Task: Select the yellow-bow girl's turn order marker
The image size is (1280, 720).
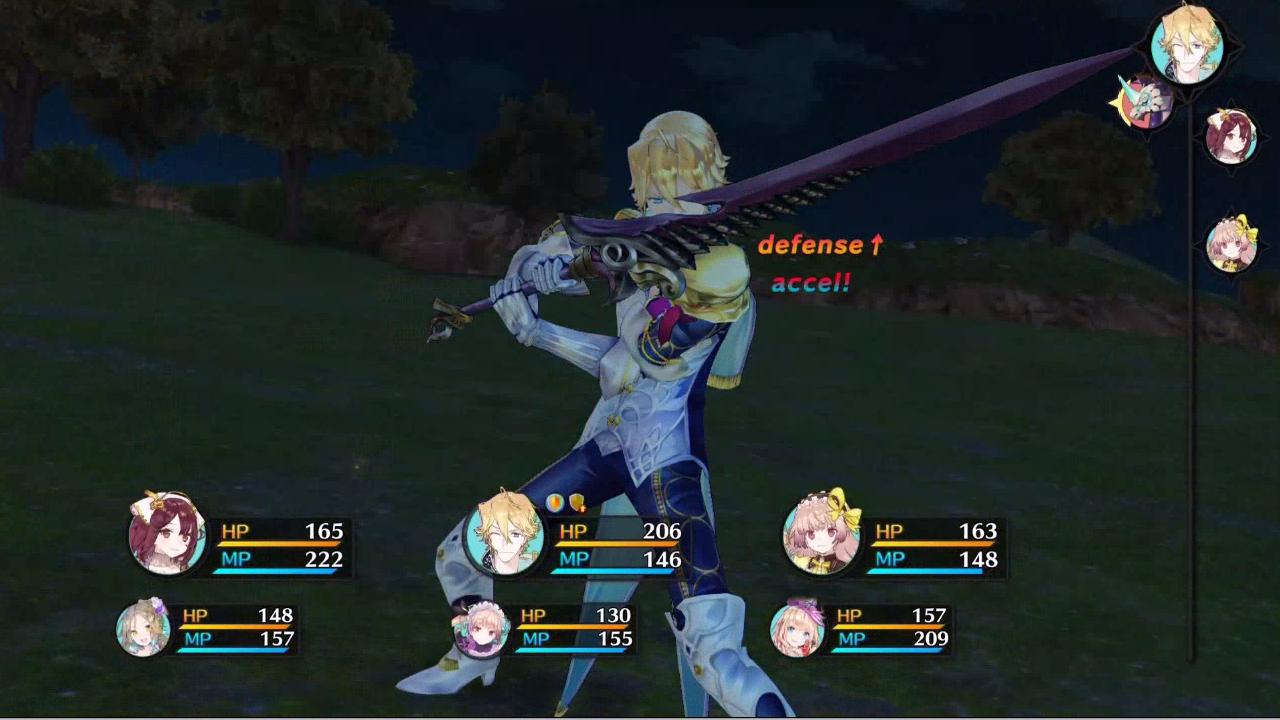Action: 1231,243
